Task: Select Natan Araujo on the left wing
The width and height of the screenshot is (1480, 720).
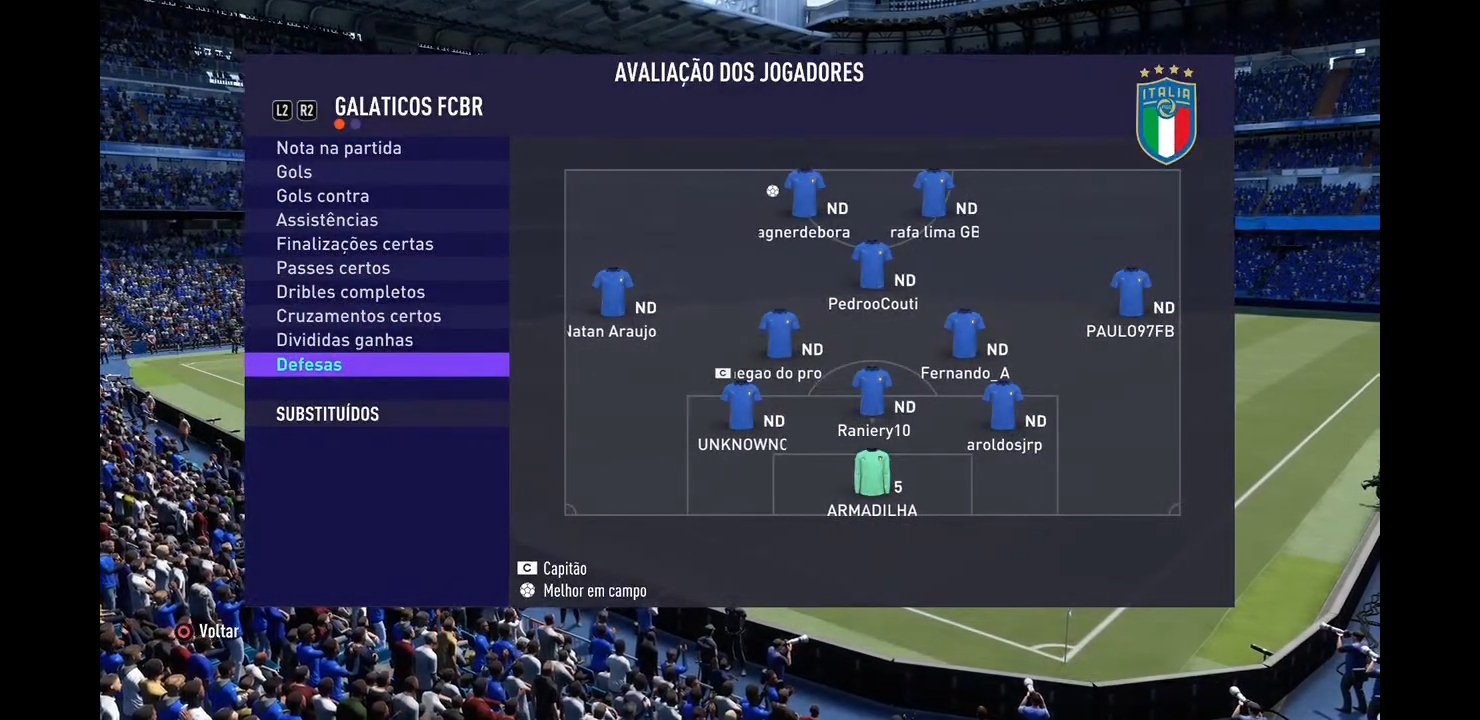Action: point(612,293)
